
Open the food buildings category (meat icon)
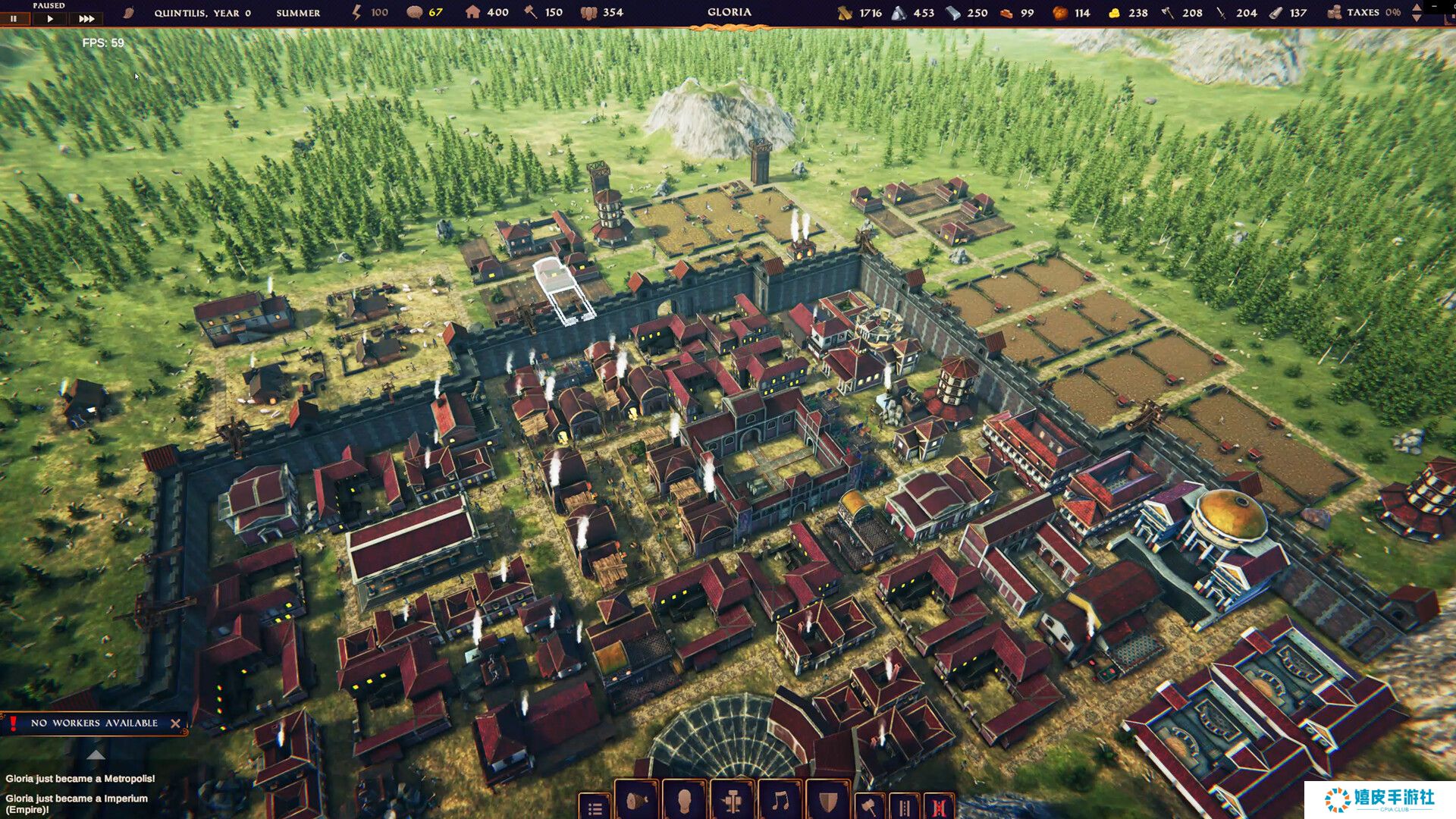pyautogui.click(x=637, y=802)
